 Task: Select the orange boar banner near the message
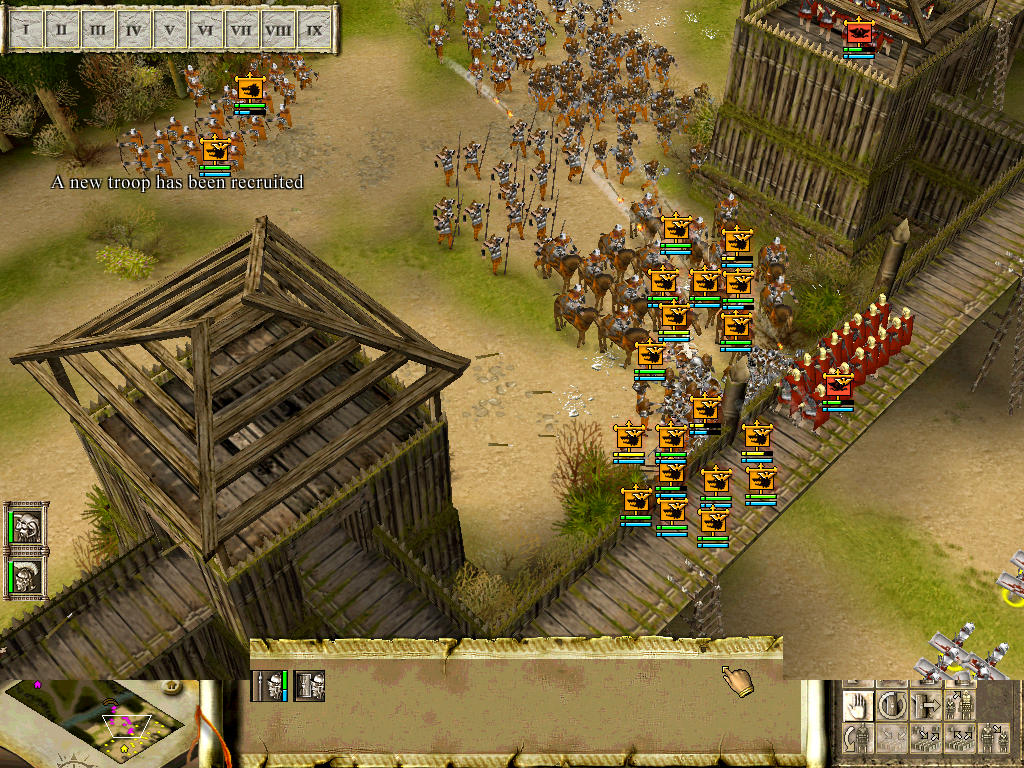pos(216,151)
